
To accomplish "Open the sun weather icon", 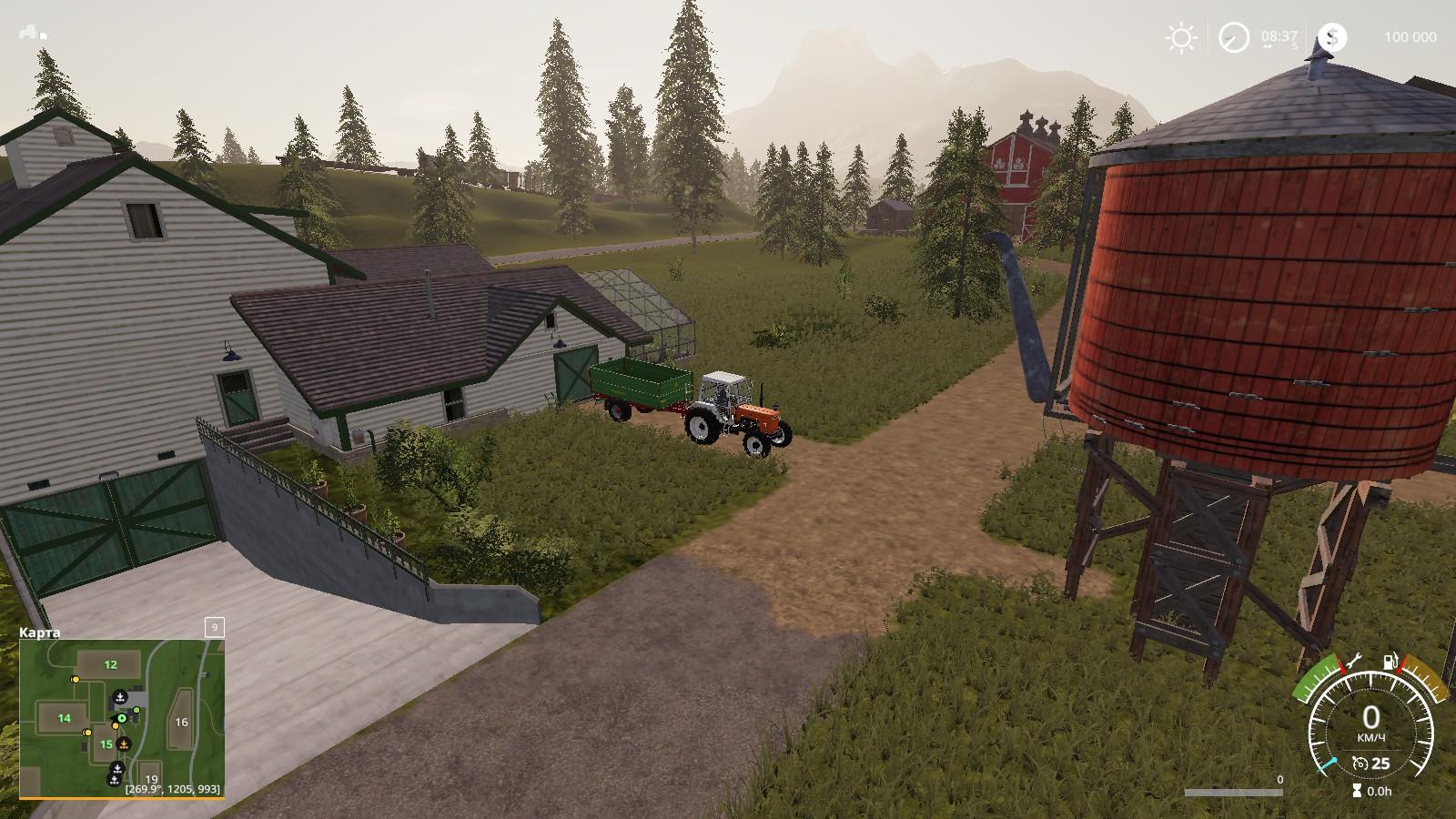I will 1181,37.
